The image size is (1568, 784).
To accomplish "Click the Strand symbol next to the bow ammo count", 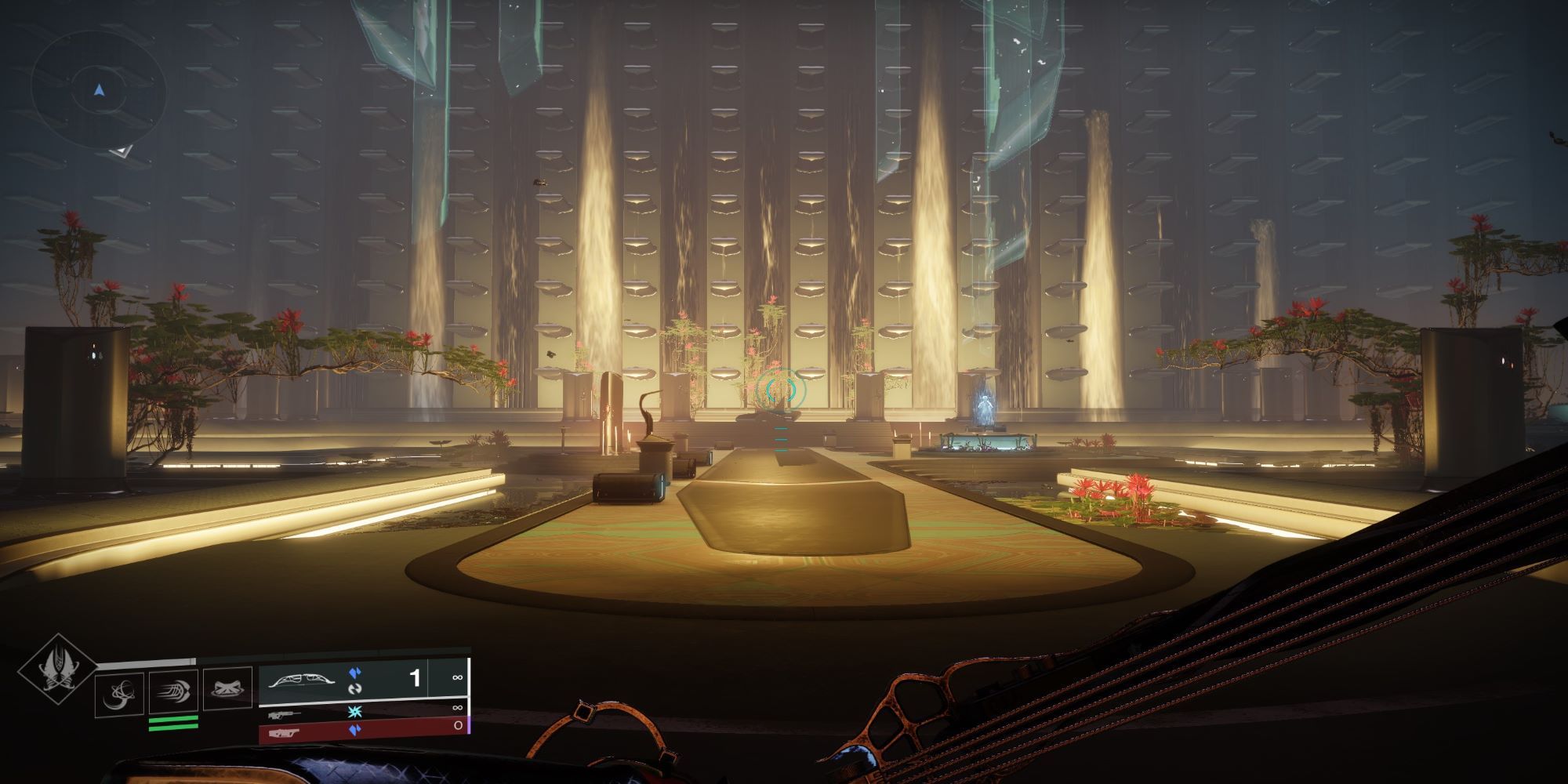I will (356, 672).
